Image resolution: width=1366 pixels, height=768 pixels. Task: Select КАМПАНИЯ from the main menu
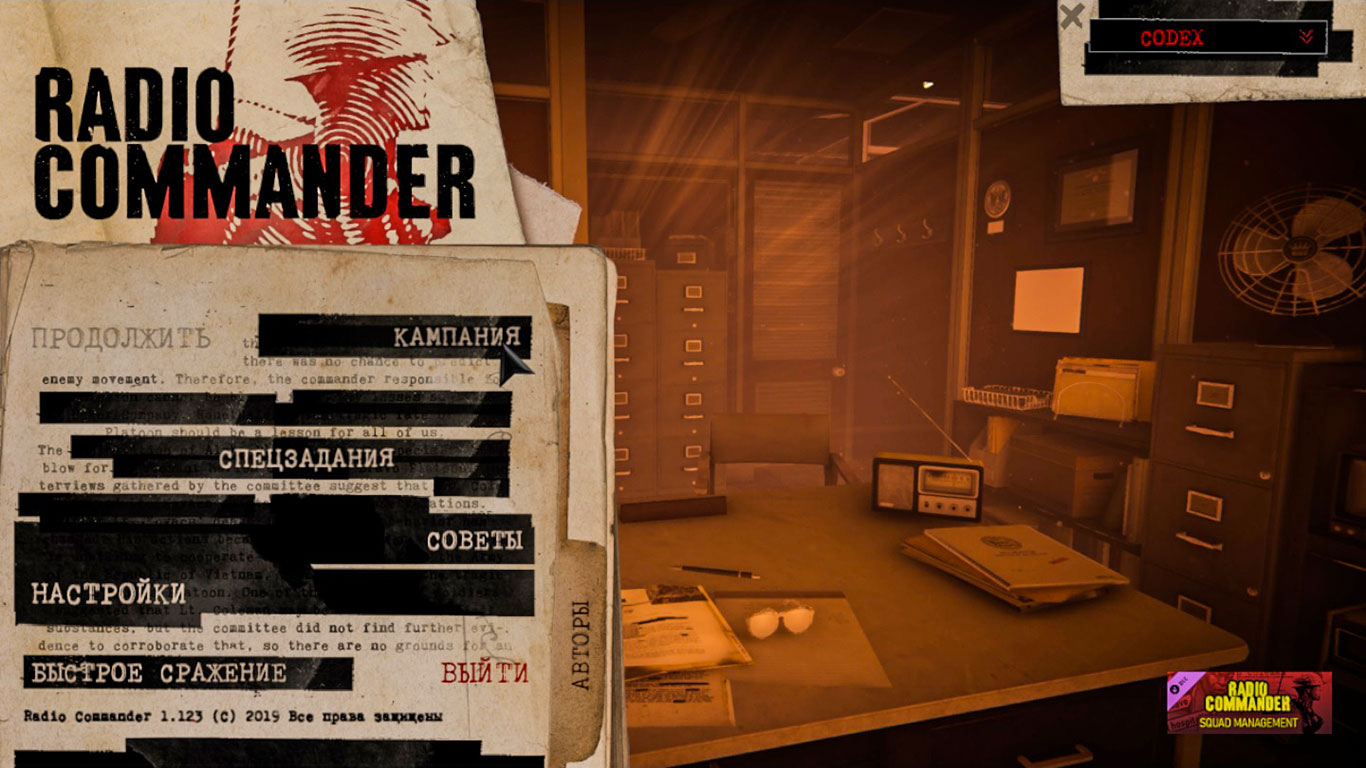point(458,337)
